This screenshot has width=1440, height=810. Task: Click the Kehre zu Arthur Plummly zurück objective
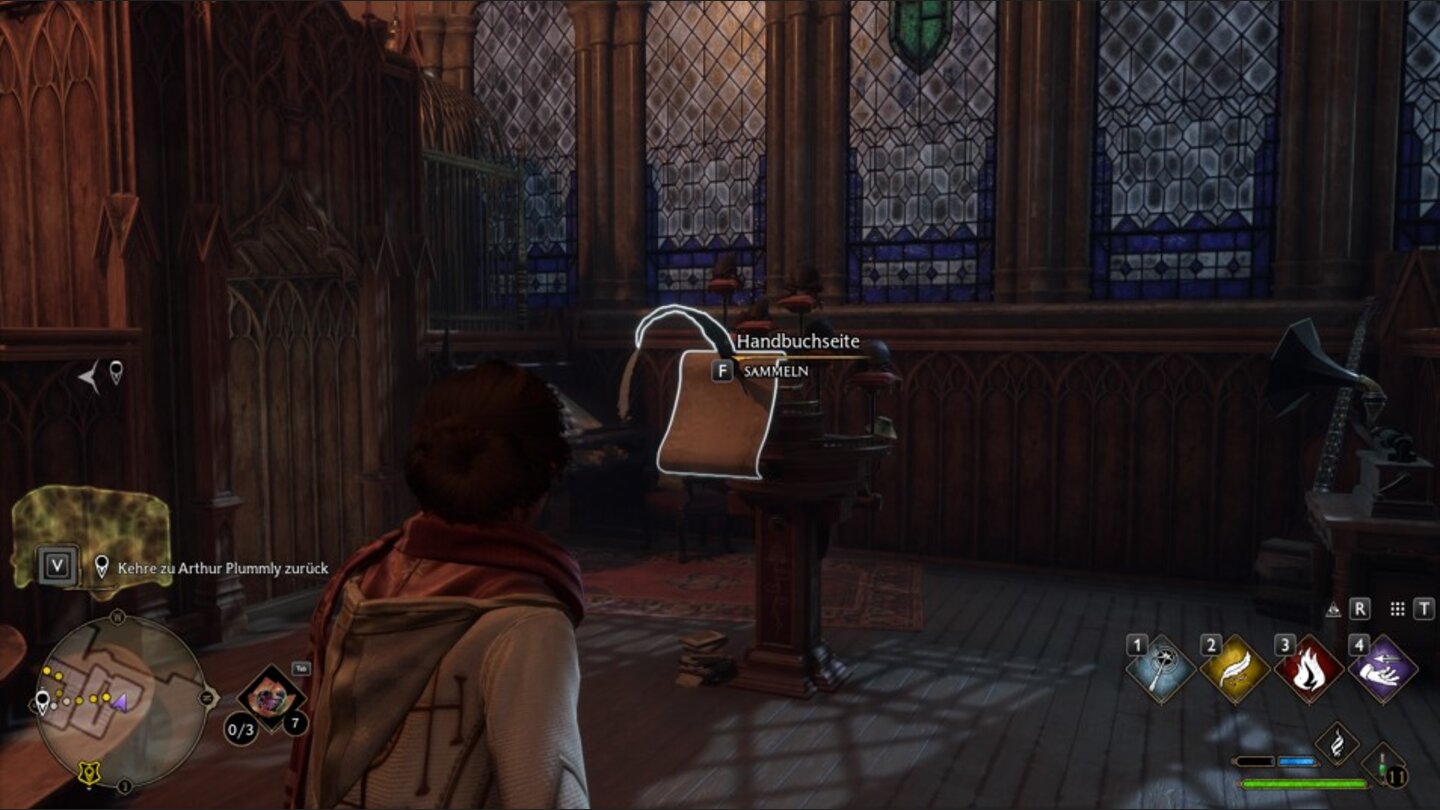(x=222, y=567)
